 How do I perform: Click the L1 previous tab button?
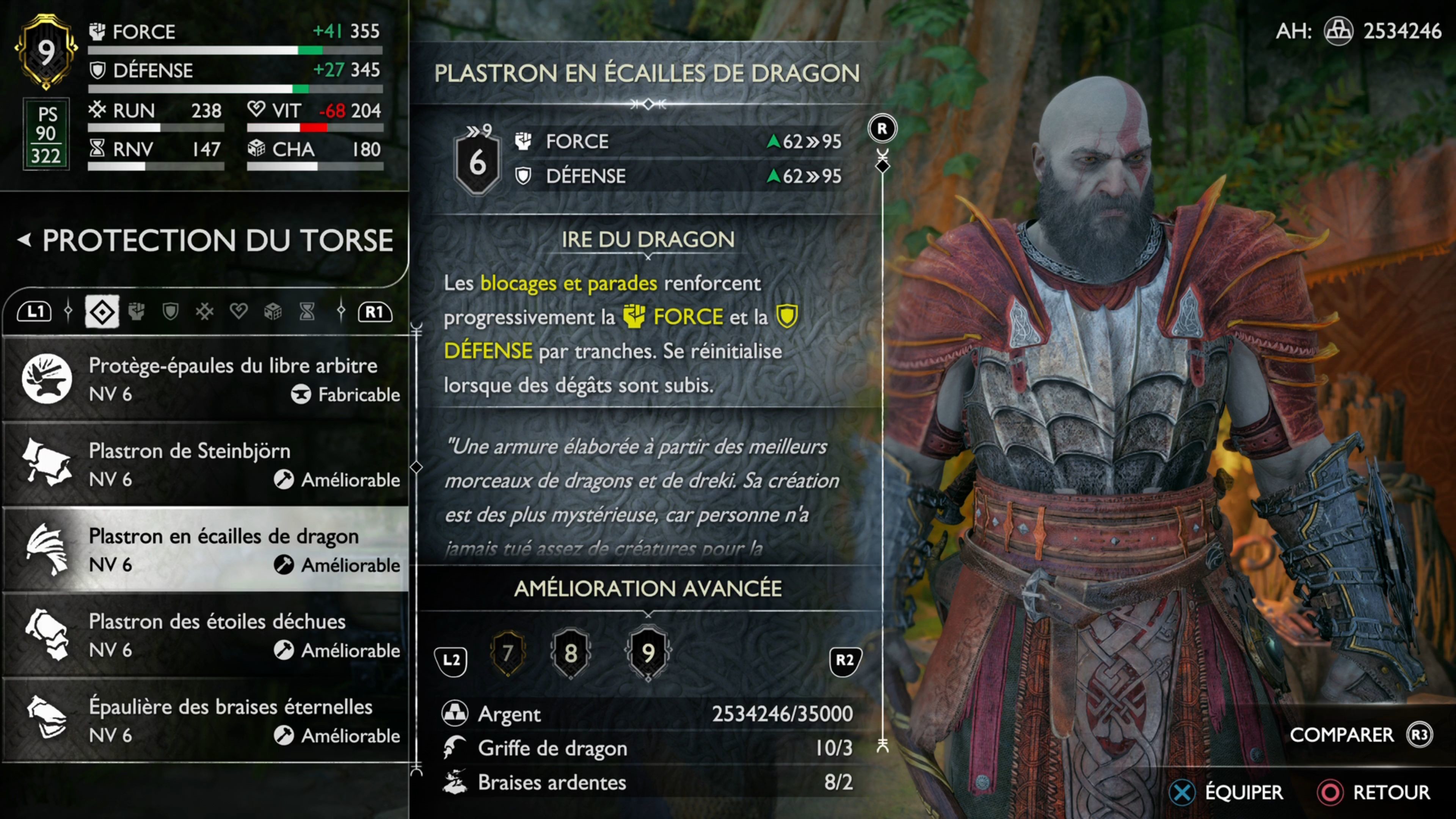(x=35, y=311)
